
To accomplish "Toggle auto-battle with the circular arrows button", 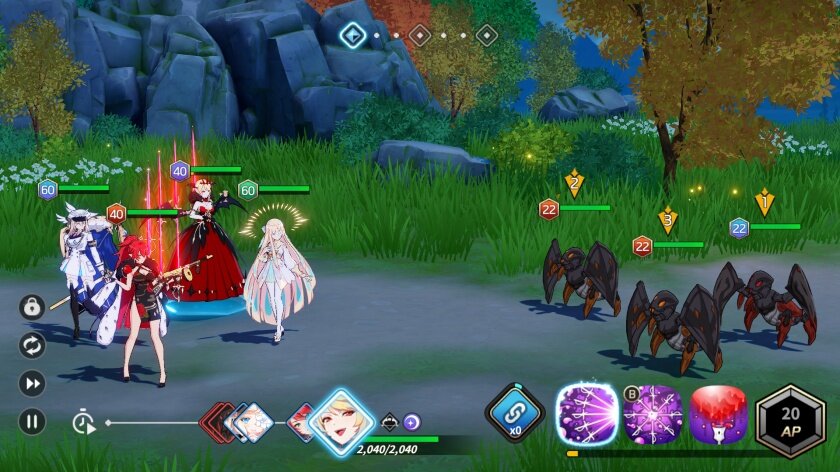I will pyautogui.click(x=32, y=345).
